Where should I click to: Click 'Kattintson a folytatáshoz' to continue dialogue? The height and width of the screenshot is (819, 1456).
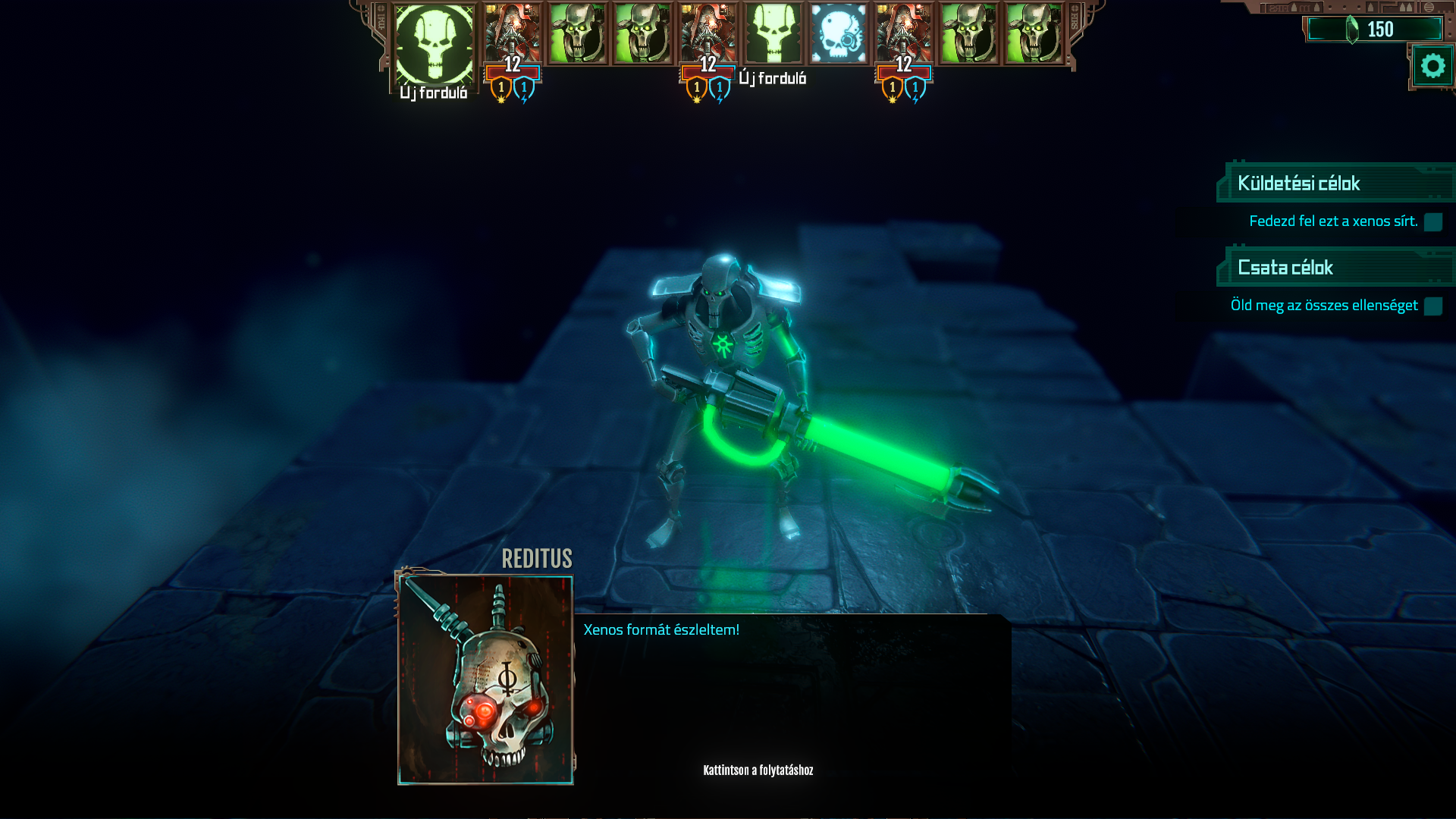click(758, 770)
